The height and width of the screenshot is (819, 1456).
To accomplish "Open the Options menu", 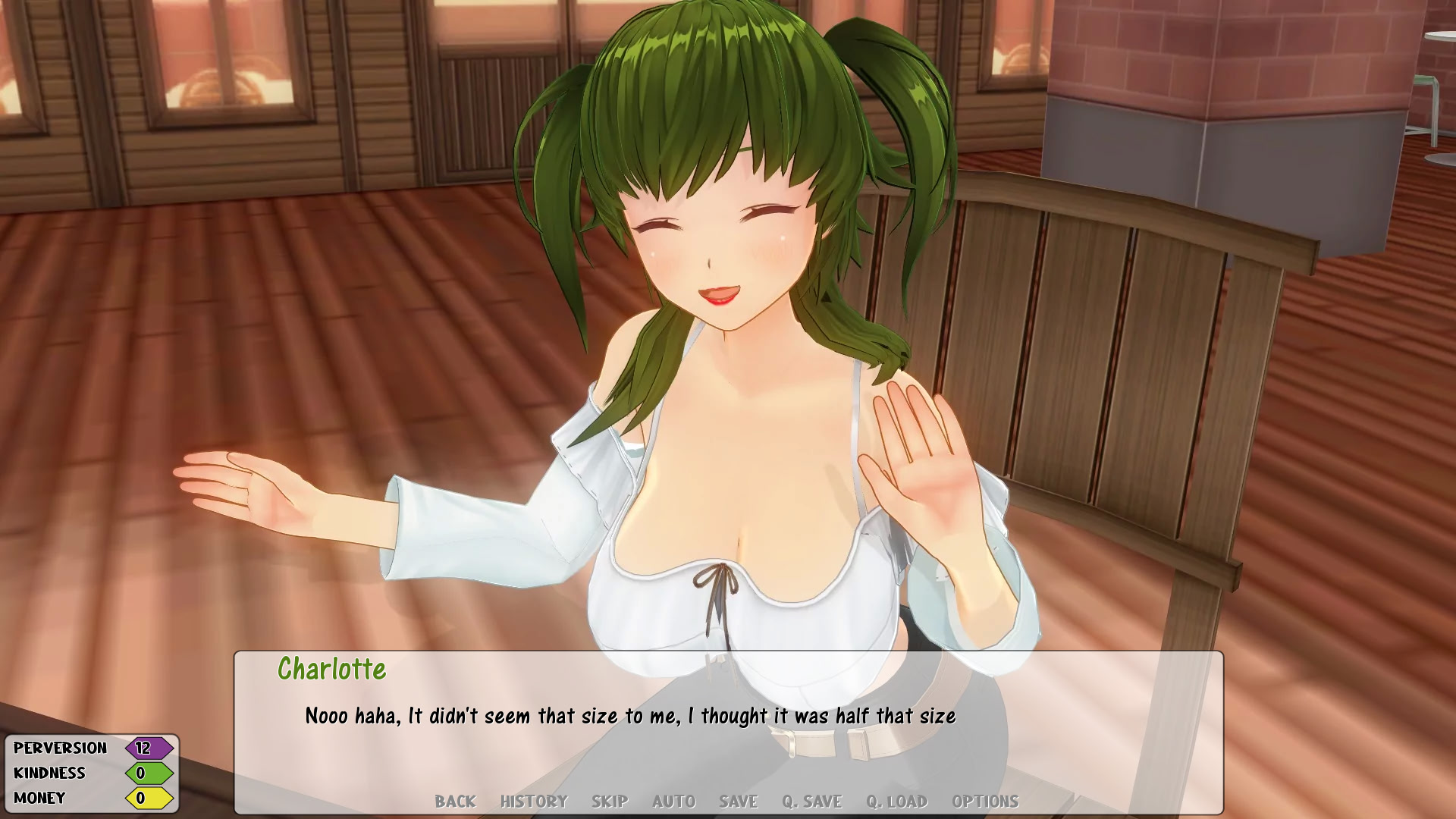I will coord(985,802).
